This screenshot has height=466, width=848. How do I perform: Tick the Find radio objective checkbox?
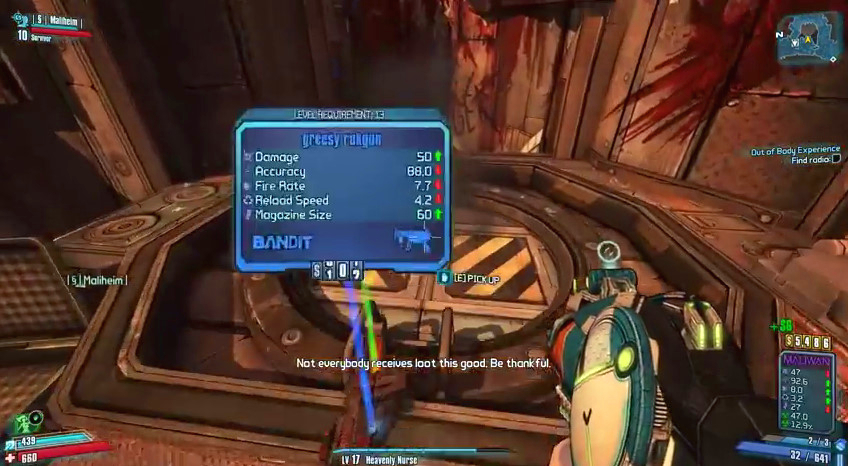click(x=836, y=160)
